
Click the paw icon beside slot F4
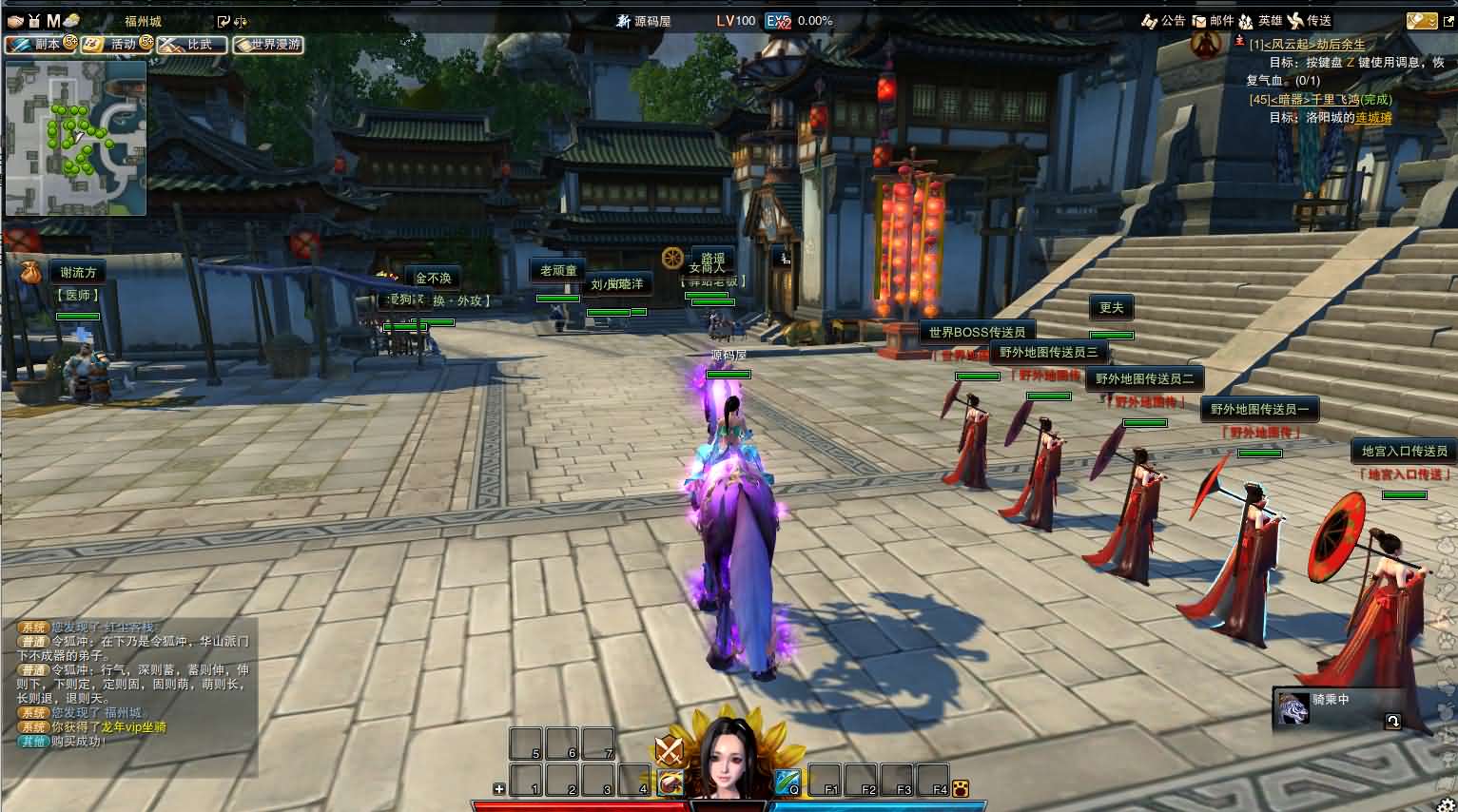pos(962,787)
